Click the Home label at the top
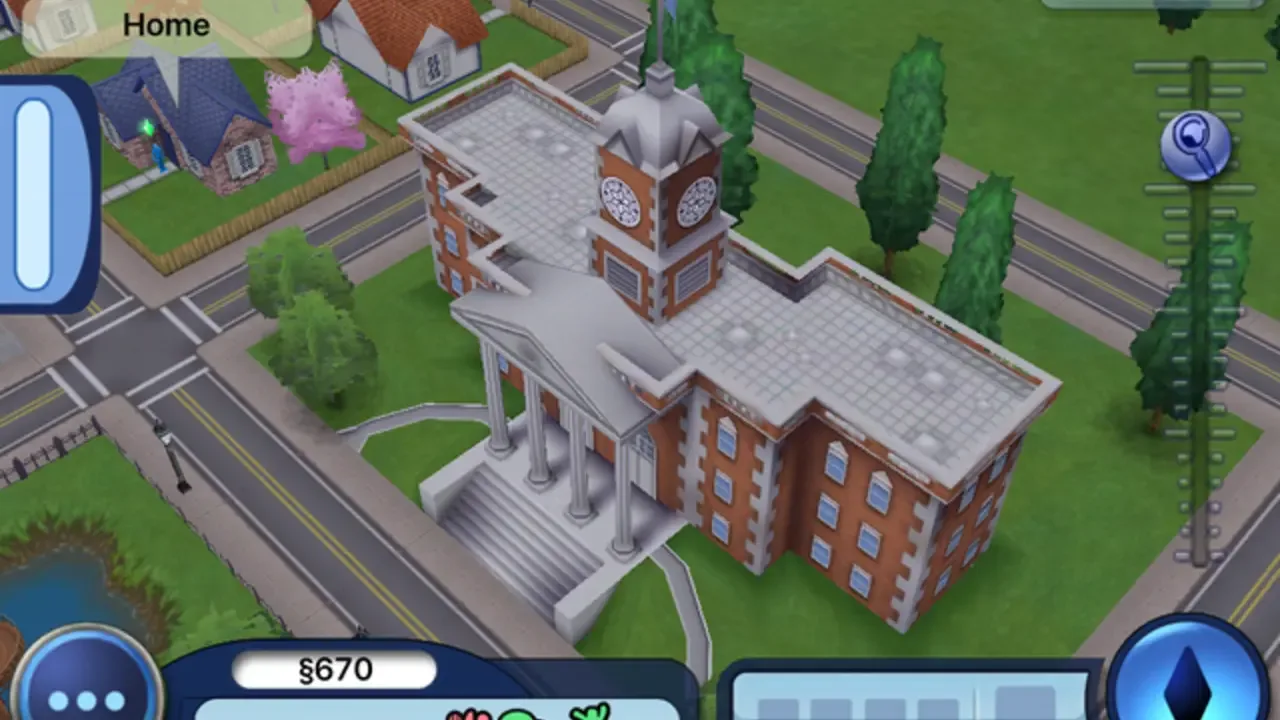Screen dimensions: 1280x720 (x=165, y=25)
